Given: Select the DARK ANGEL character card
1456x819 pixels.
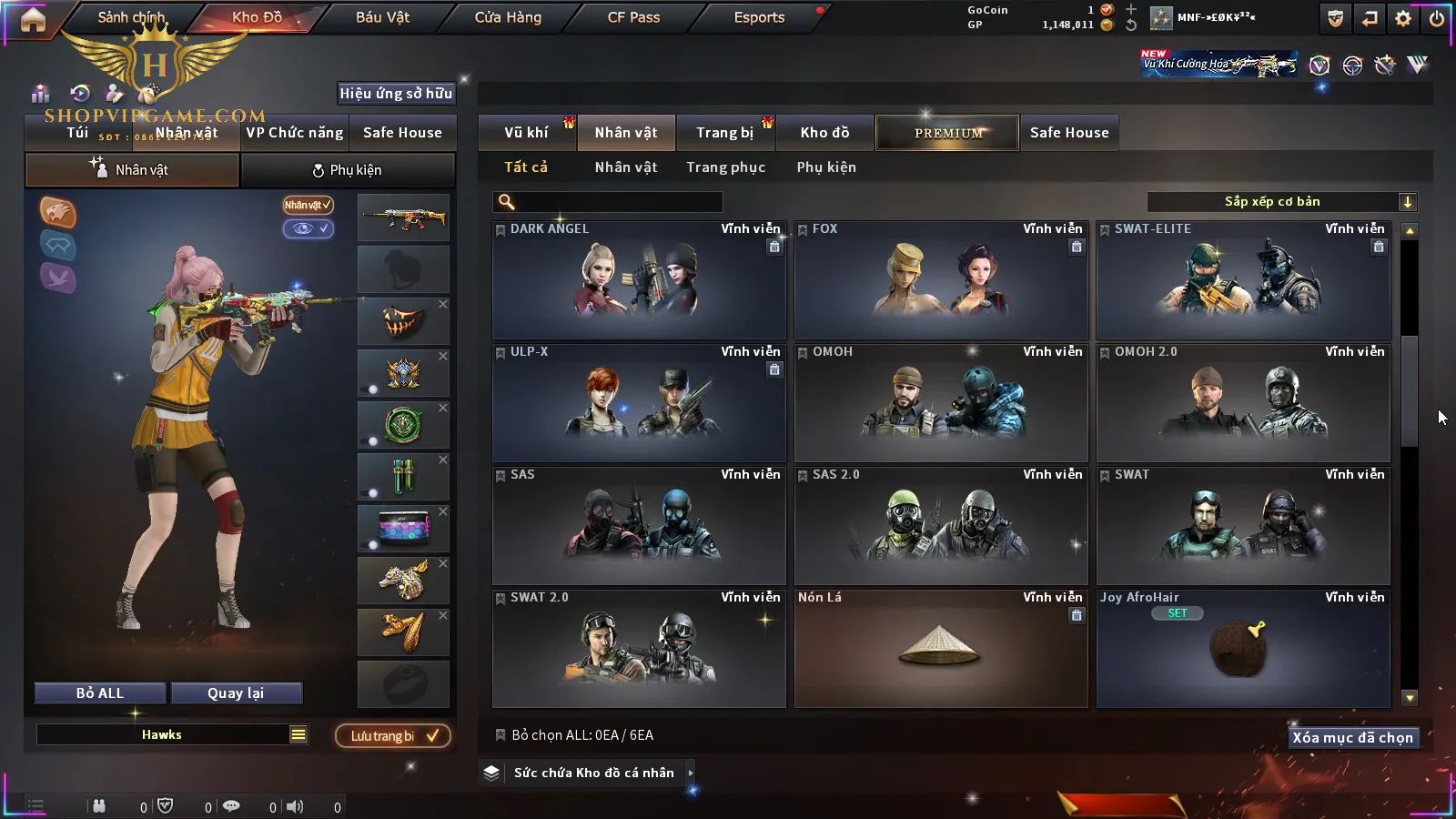Looking at the screenshot, I should (639, 280).
